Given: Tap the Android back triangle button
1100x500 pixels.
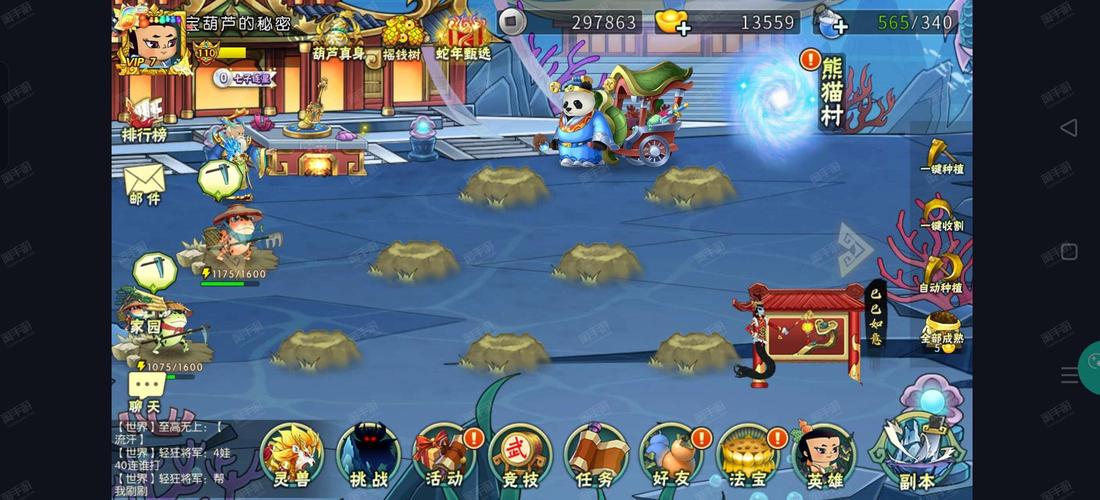Looking at the screenshot, I should [x=1068, y=127].
